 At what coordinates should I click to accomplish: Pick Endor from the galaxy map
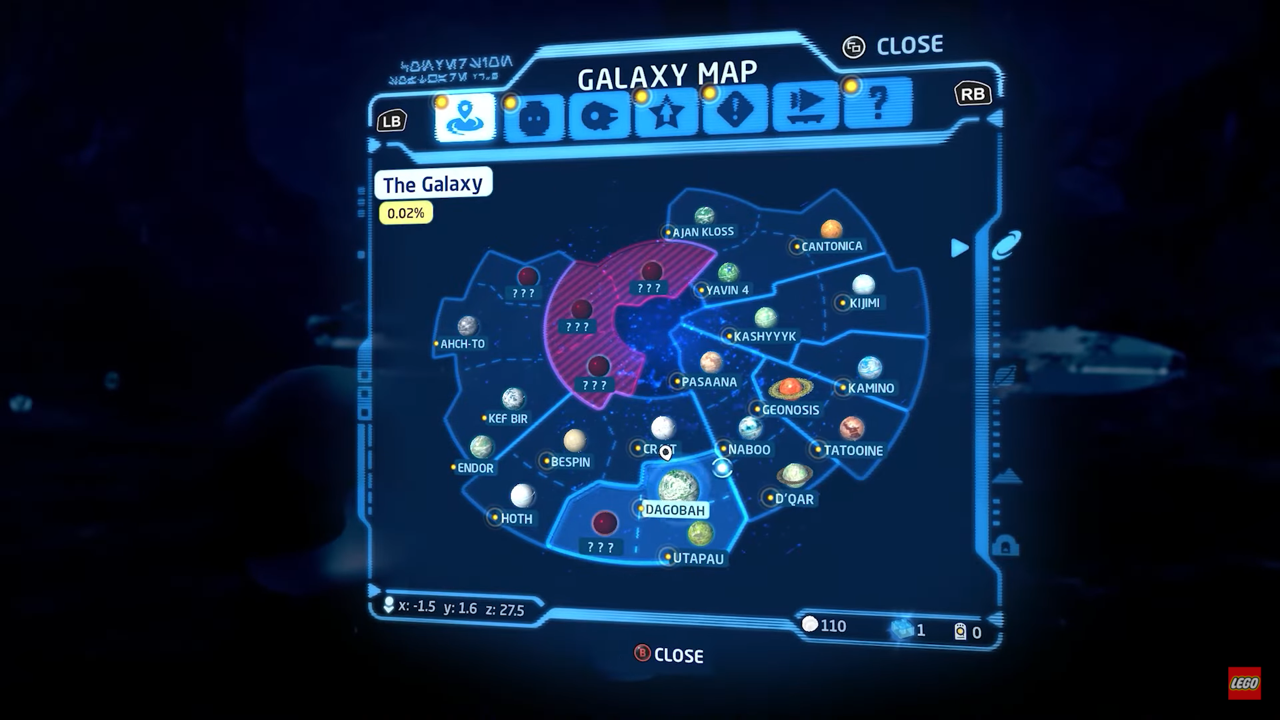click(482, 447)
